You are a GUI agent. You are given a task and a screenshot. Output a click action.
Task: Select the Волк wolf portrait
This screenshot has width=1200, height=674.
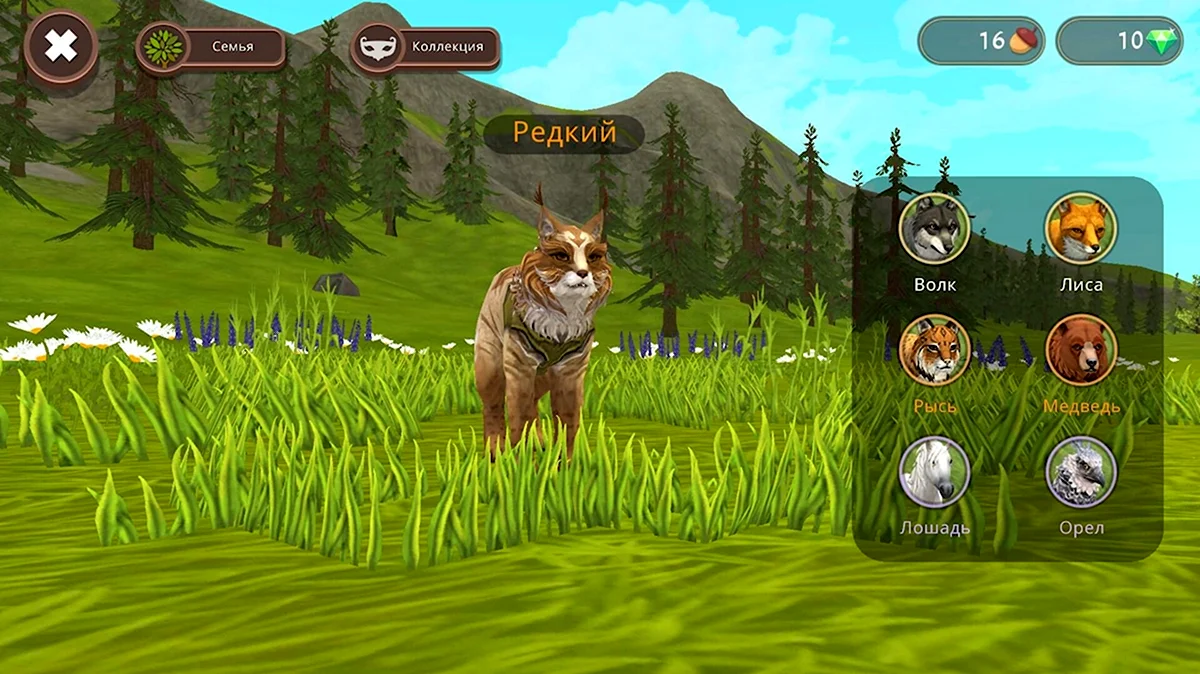coord(934,229)
